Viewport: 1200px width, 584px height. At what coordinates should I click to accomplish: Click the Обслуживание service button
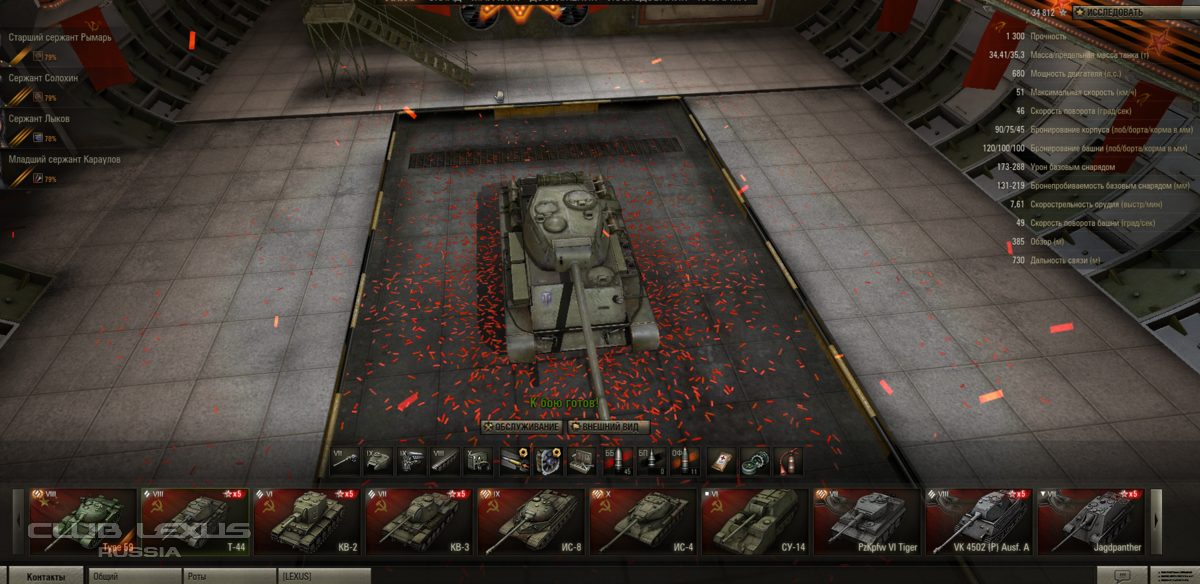click(x=521, y=427)
